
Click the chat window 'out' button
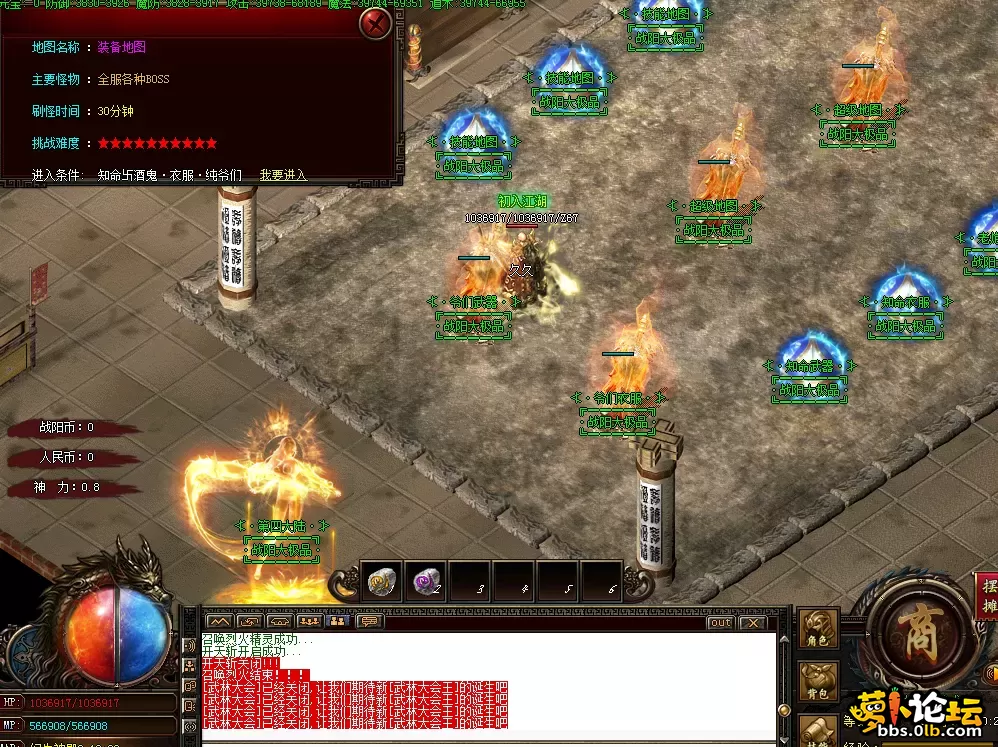(720, 623)
